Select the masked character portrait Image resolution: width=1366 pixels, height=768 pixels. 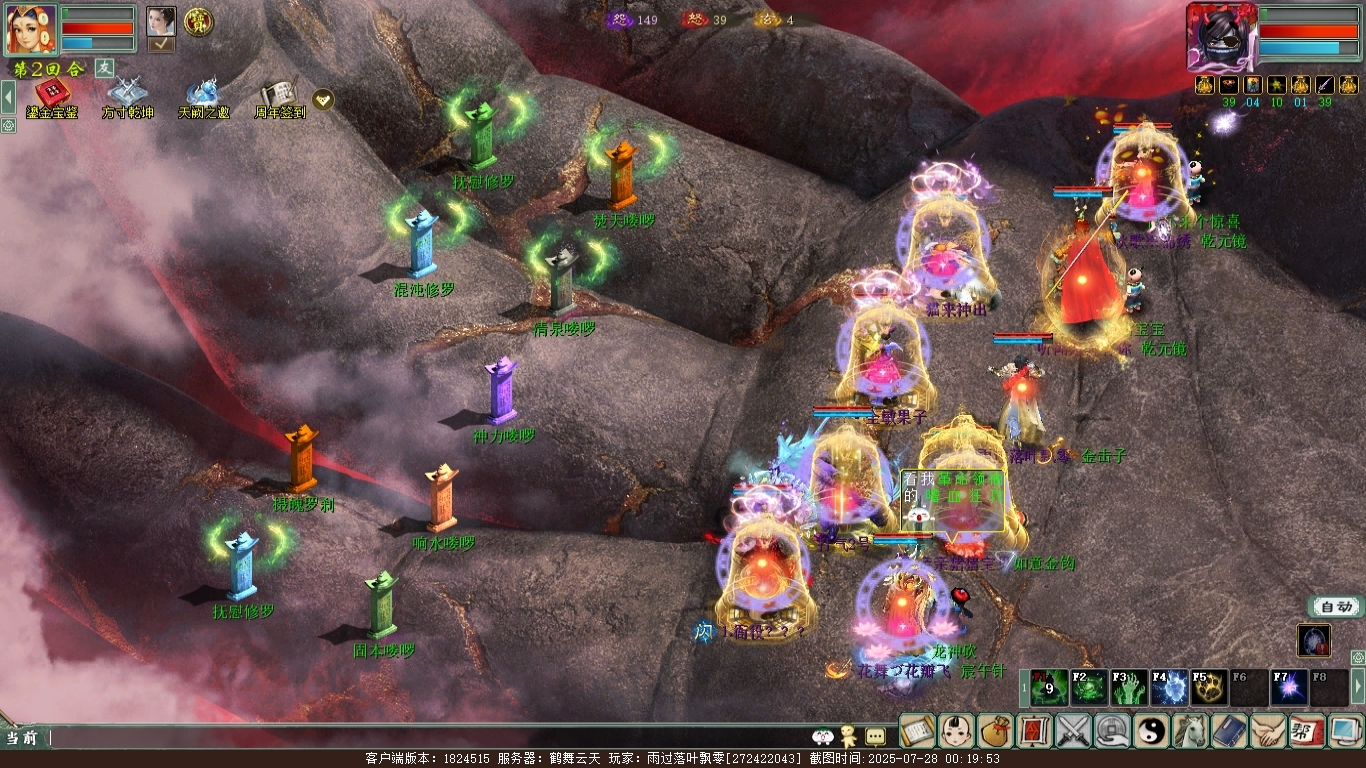coord(1221,37)
